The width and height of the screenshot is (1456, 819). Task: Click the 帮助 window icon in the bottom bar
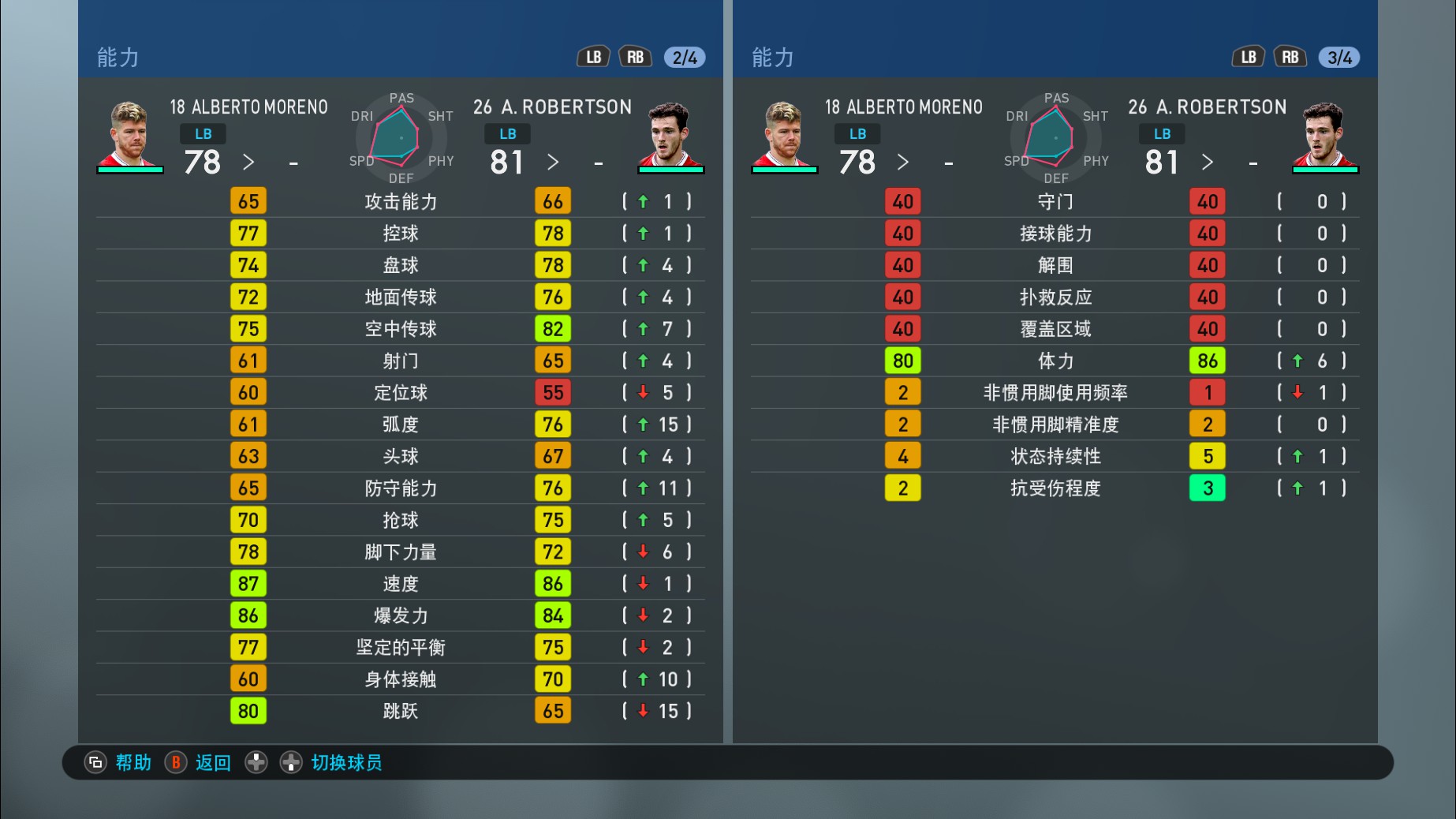click(x=95, y=763)
